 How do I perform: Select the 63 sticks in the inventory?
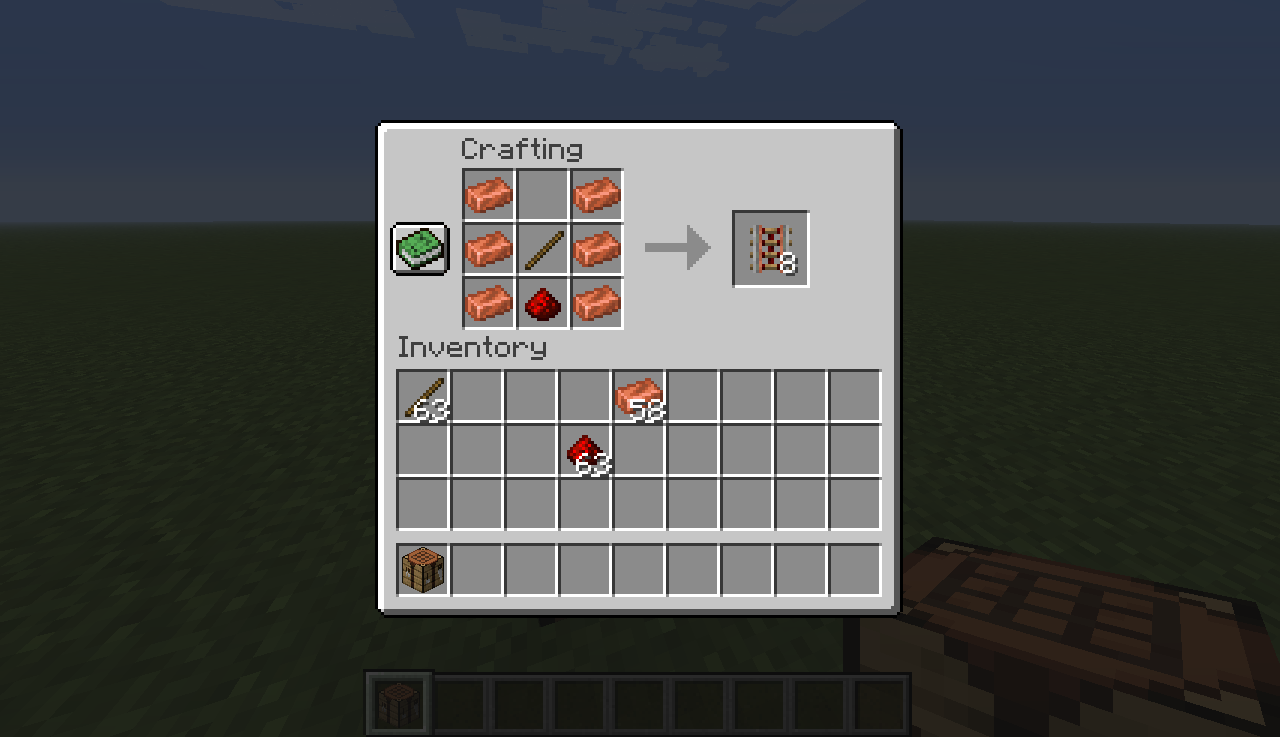421,395
